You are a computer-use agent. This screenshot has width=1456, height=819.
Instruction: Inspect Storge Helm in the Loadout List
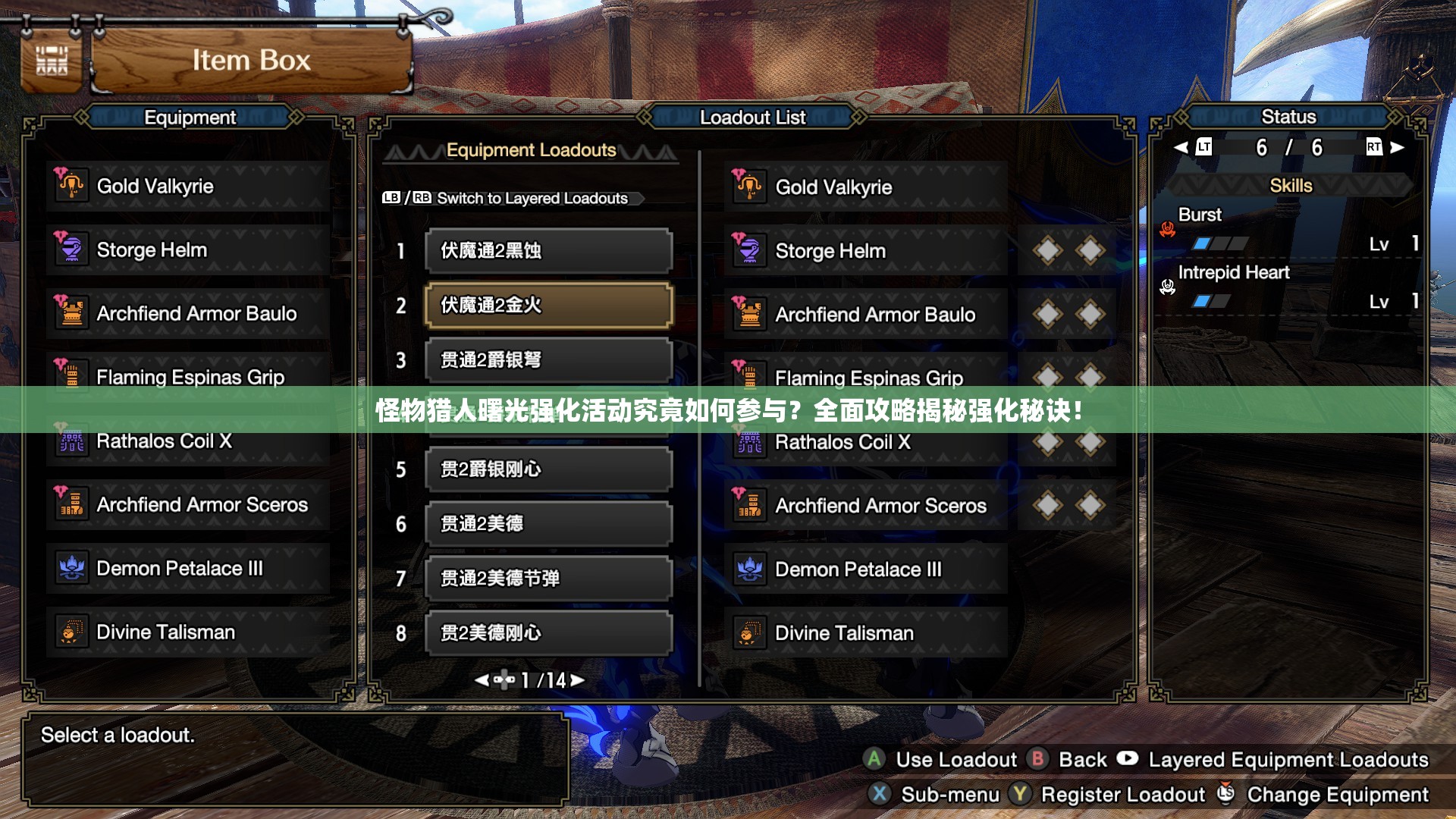[865, 251]
